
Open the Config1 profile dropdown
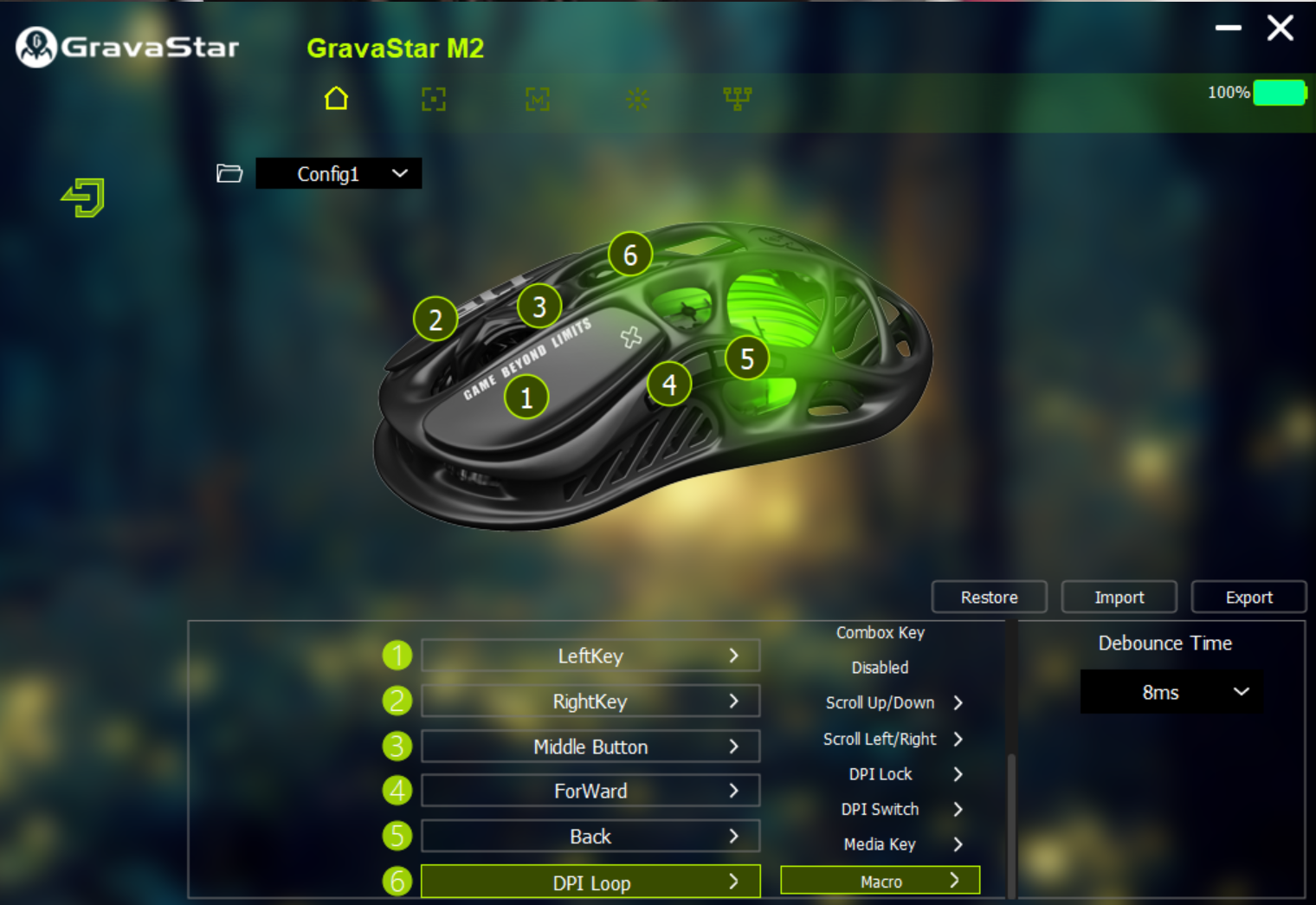coord(339,173)
